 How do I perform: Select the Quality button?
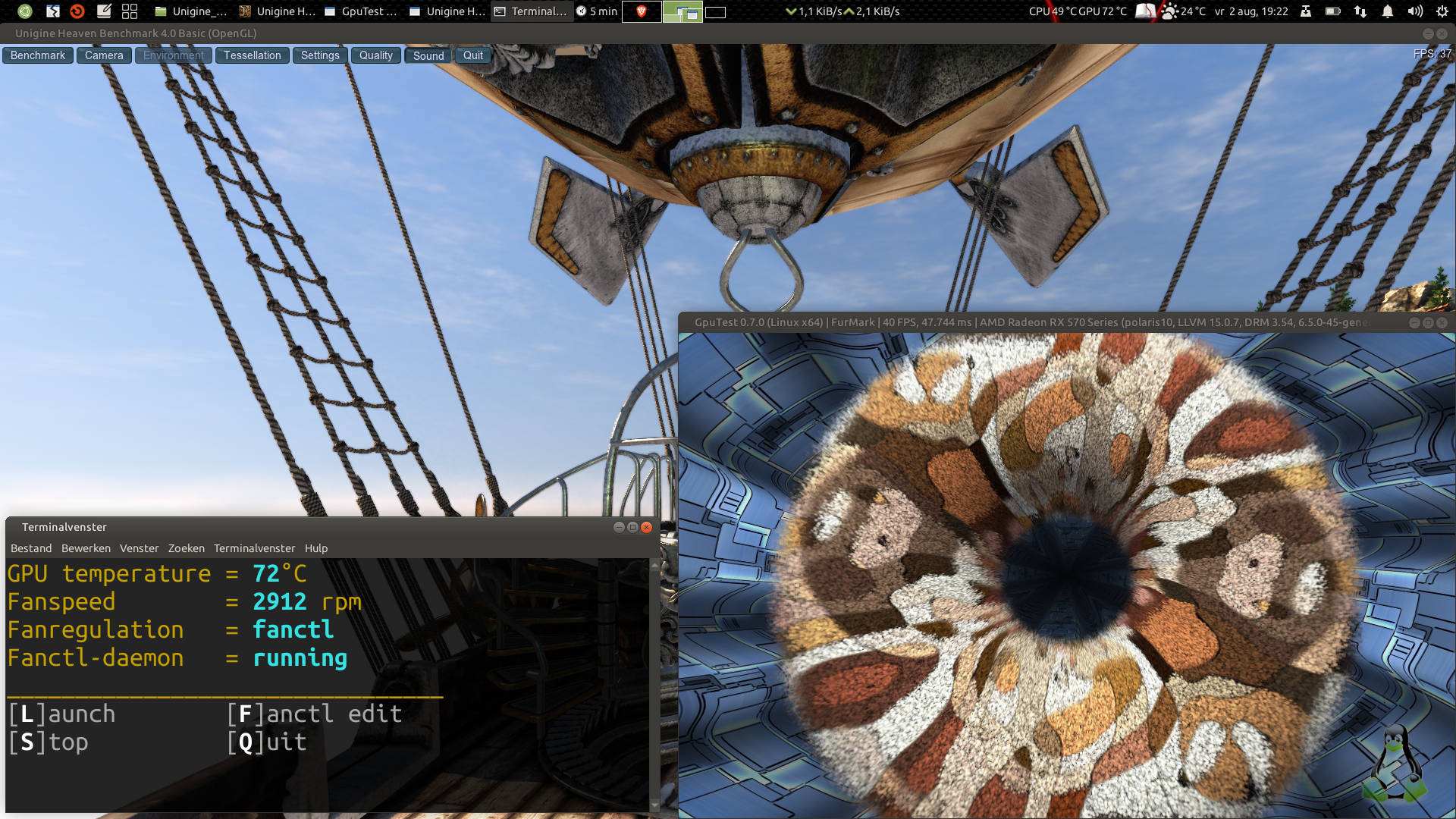click(375, 55)
